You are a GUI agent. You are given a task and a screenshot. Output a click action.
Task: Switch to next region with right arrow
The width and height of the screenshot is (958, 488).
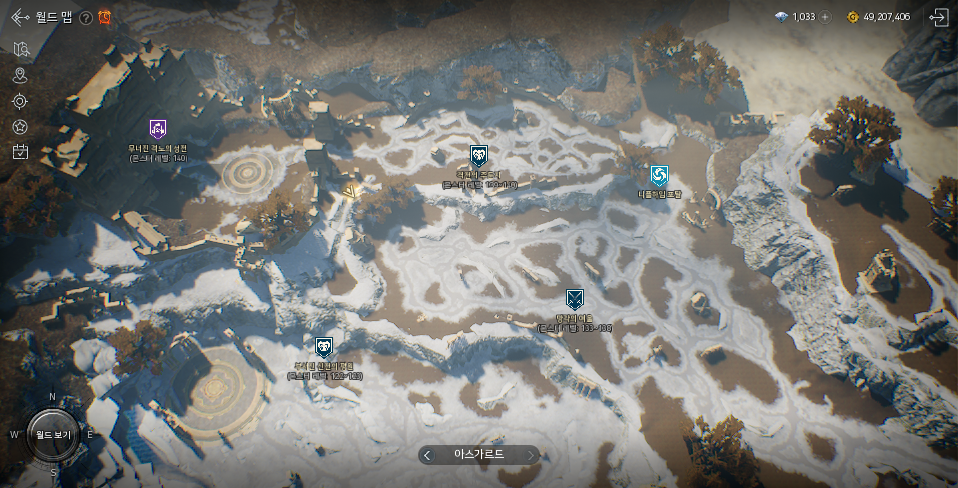(531, 454)
